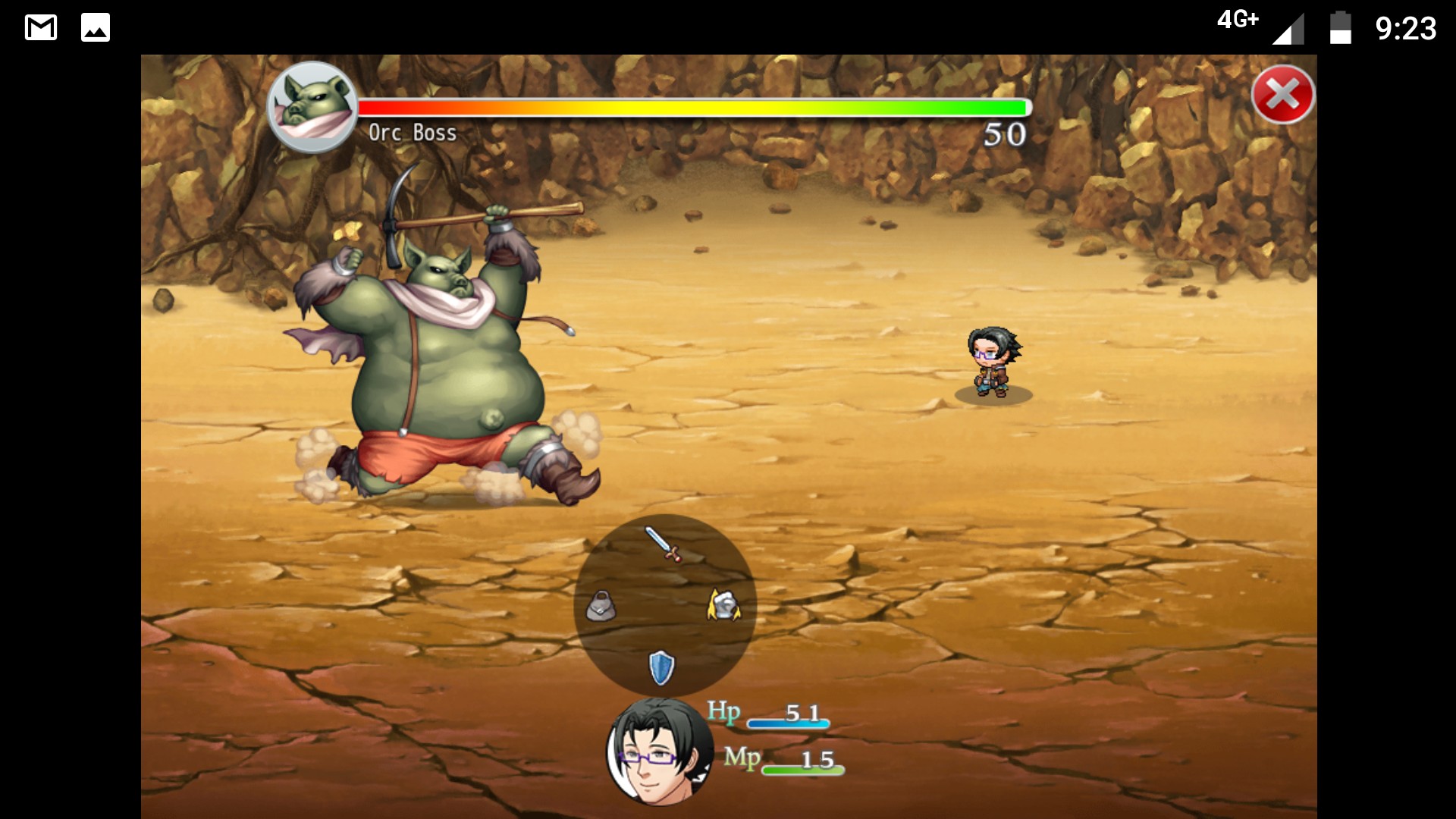
Task: Open the Gmail notification icon
Action: pos(41,28)
